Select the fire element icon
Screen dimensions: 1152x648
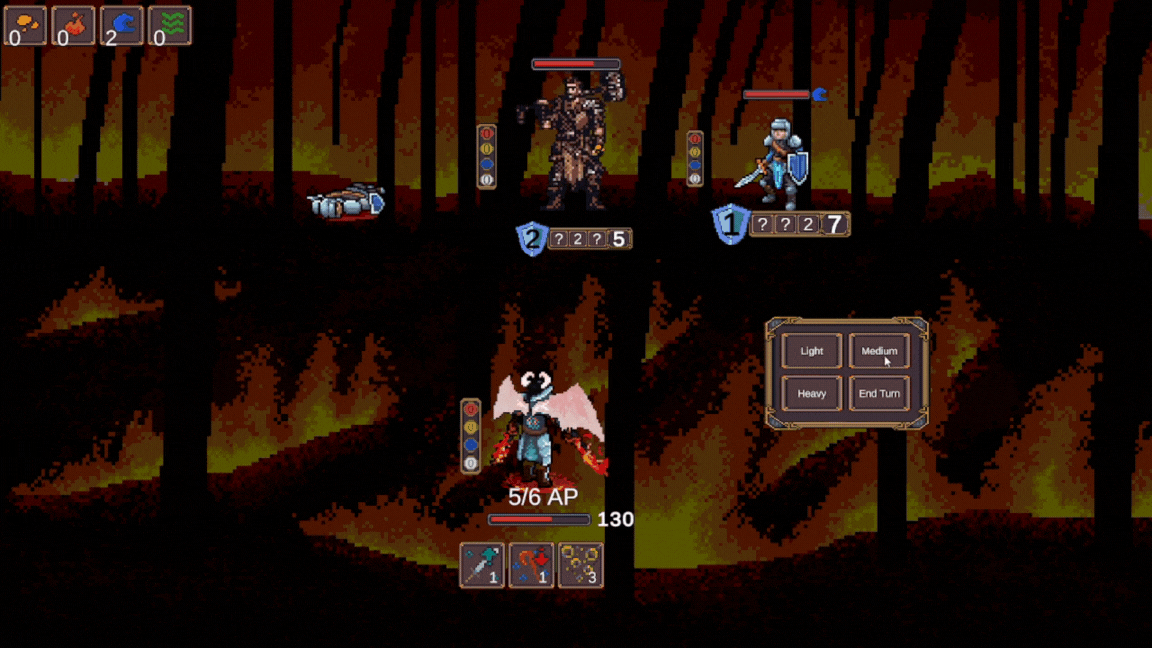pyautogui.click(x=74, y=26)
